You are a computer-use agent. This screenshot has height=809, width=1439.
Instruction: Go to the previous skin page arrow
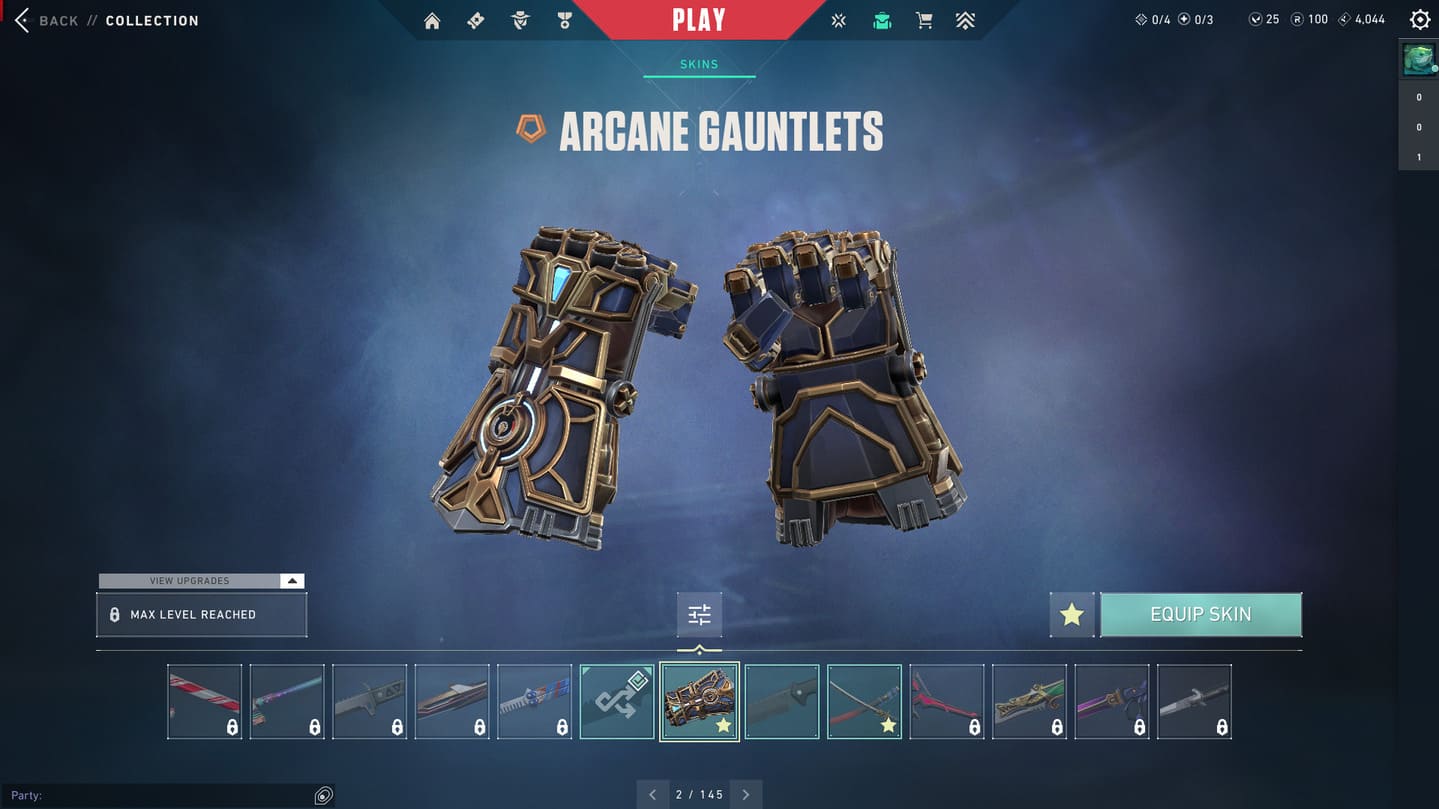point(653,795)
